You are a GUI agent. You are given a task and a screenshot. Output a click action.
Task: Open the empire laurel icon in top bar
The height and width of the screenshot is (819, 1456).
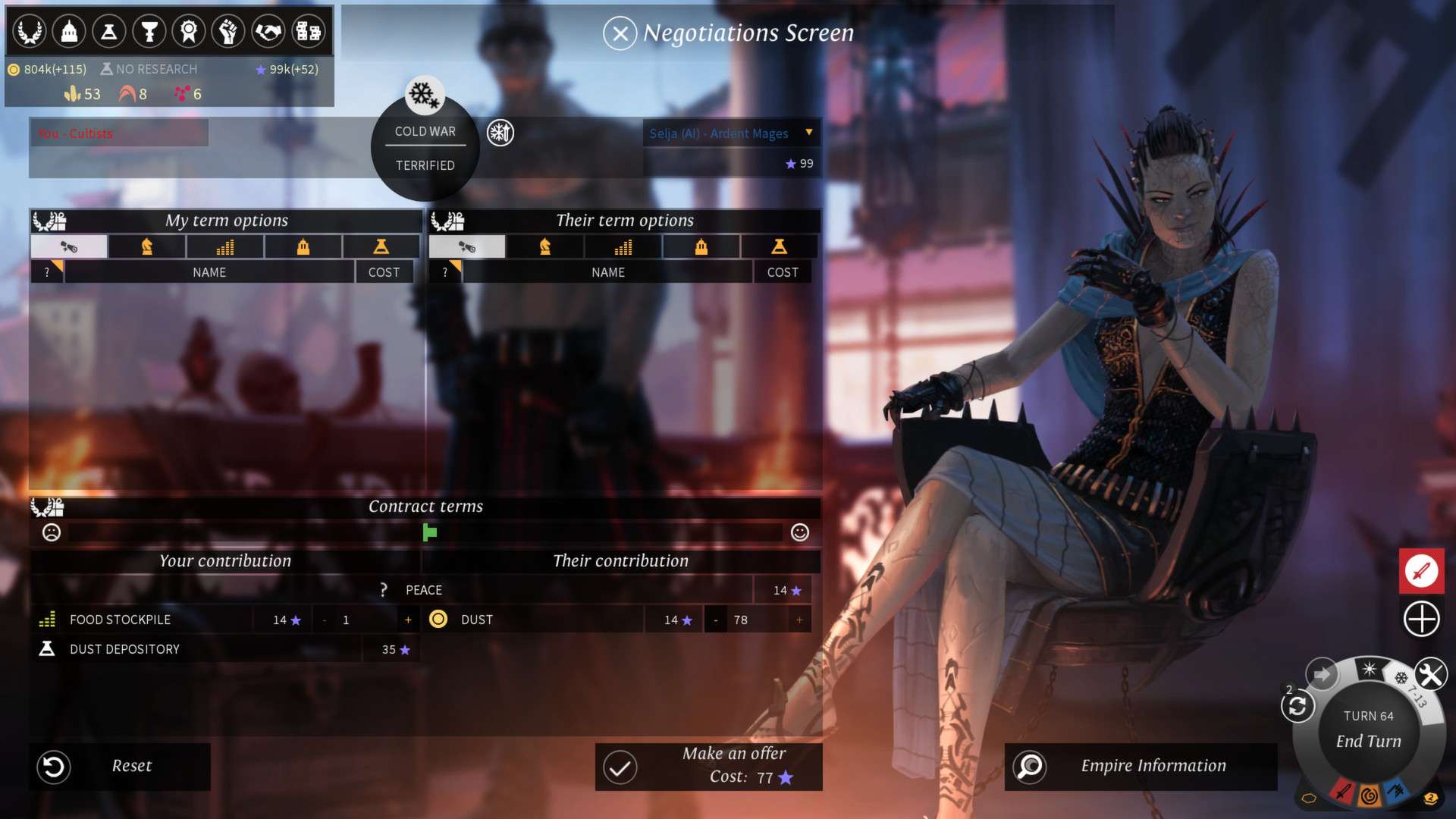(x=30, y=32)
